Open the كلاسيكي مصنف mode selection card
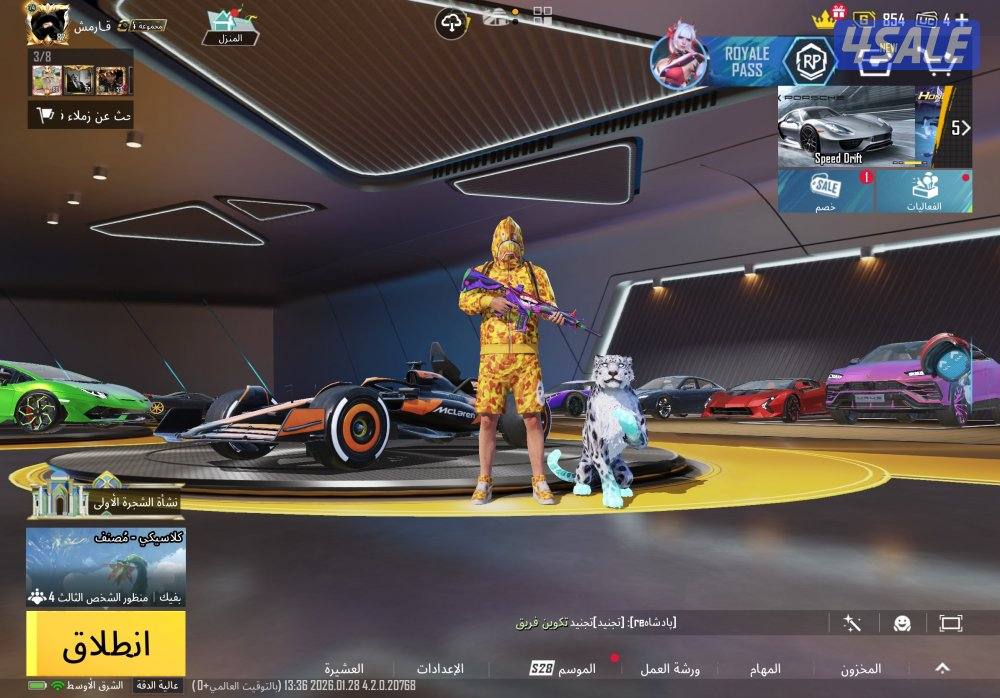The width and height of the screenshot is (1000, 698). click(105, 566)
